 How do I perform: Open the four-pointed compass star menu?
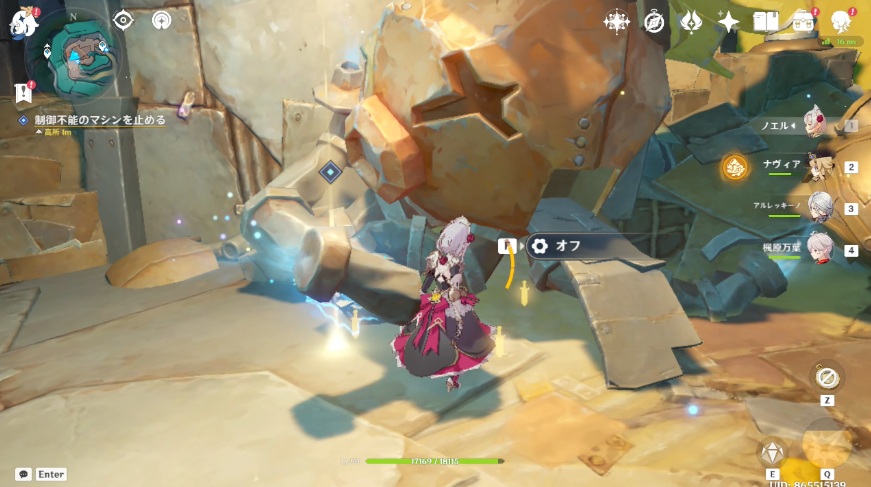(x=617, y=22)
